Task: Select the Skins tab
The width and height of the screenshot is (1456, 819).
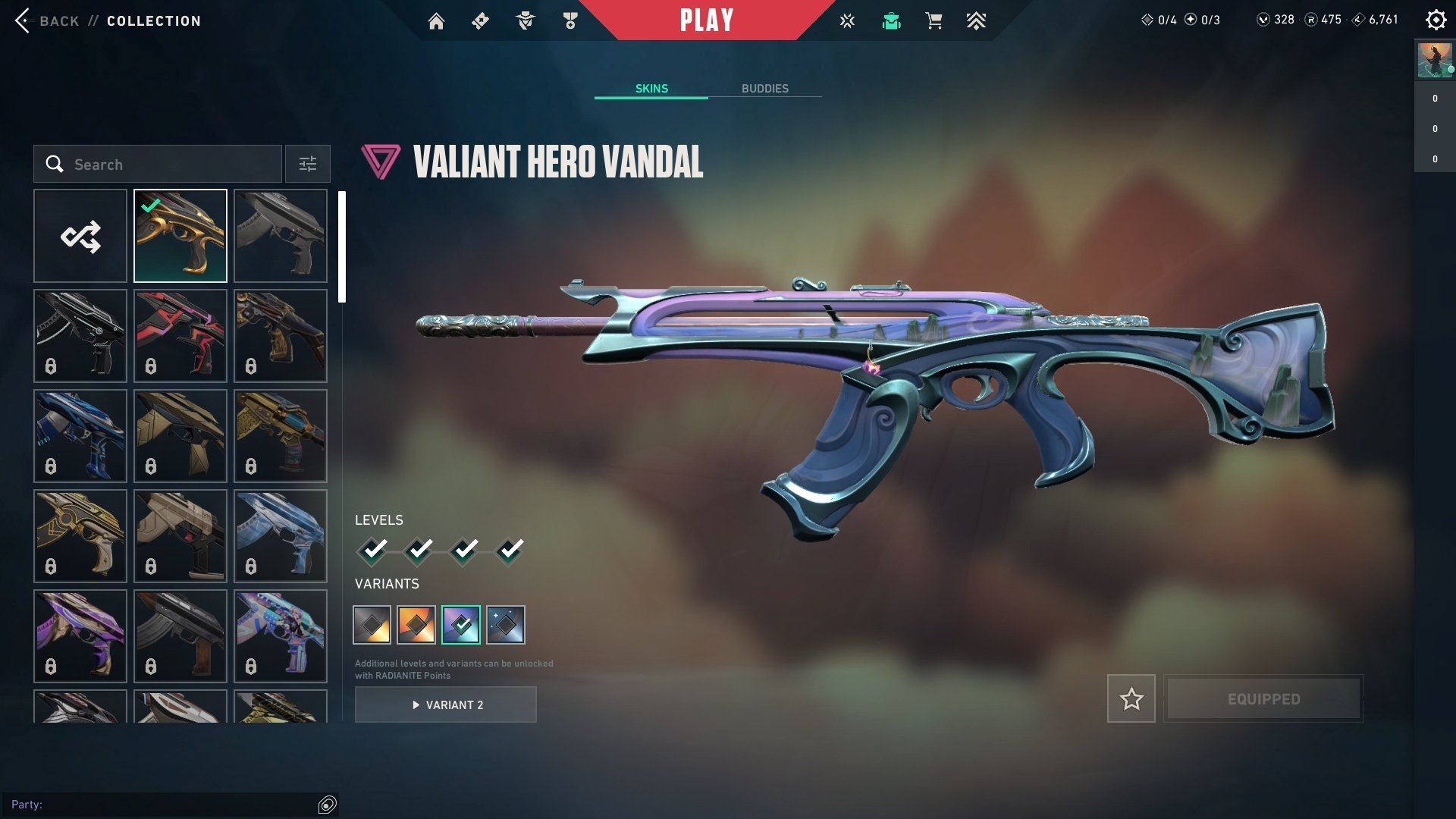Action: 651,89
